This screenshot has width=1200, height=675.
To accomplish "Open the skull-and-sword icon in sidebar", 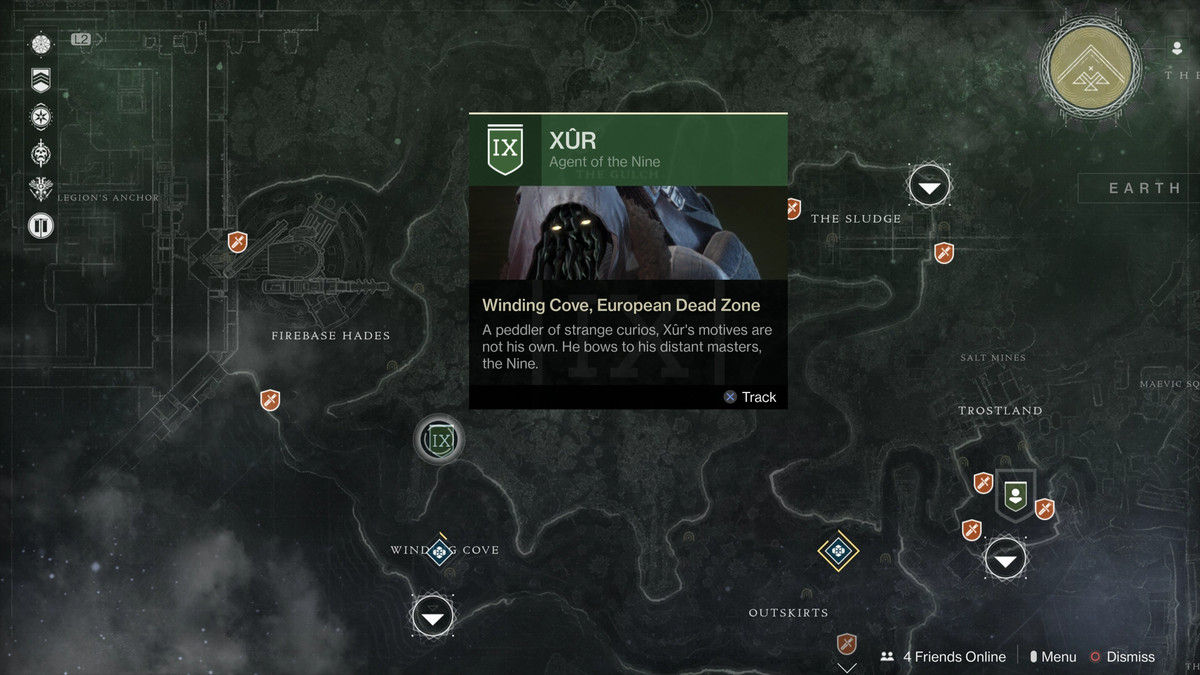I will pos(41,152).
